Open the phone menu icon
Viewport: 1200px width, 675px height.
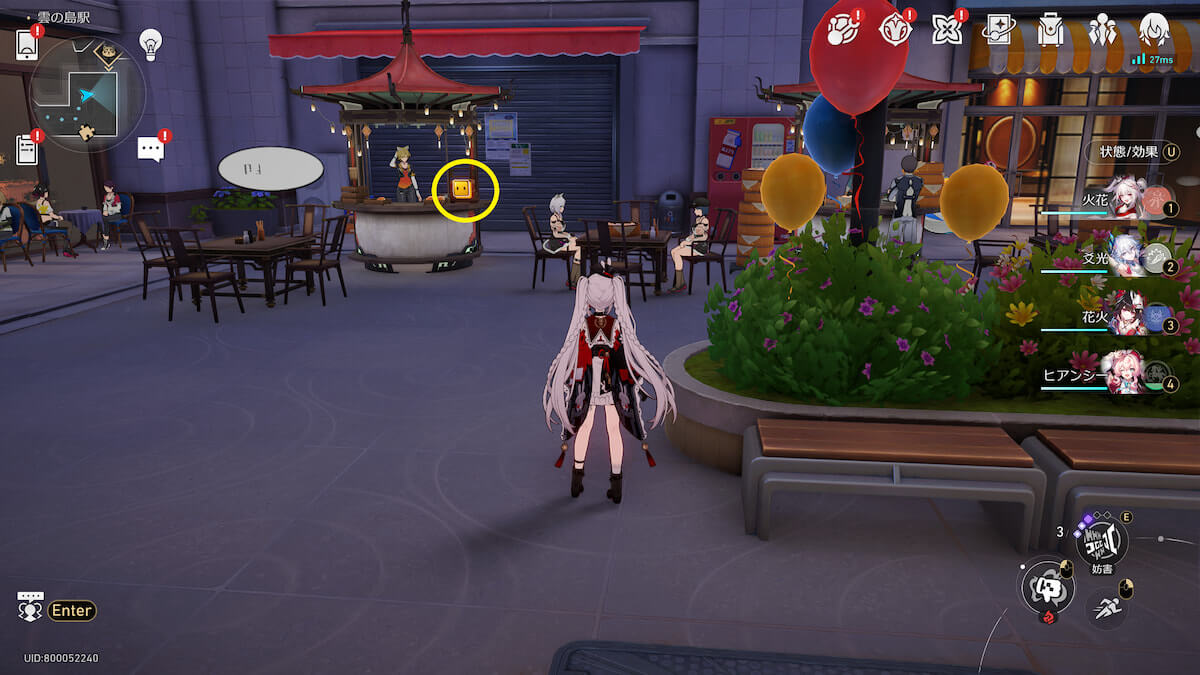coord(28,44)
